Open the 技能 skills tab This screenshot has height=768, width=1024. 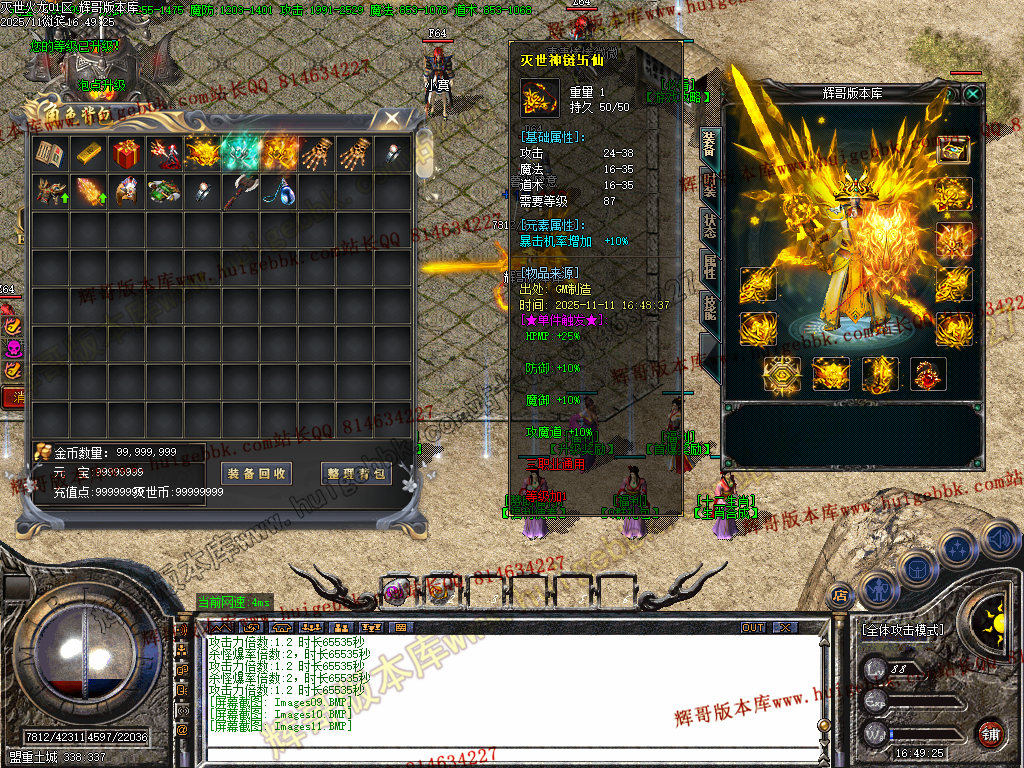pos(709,307)
